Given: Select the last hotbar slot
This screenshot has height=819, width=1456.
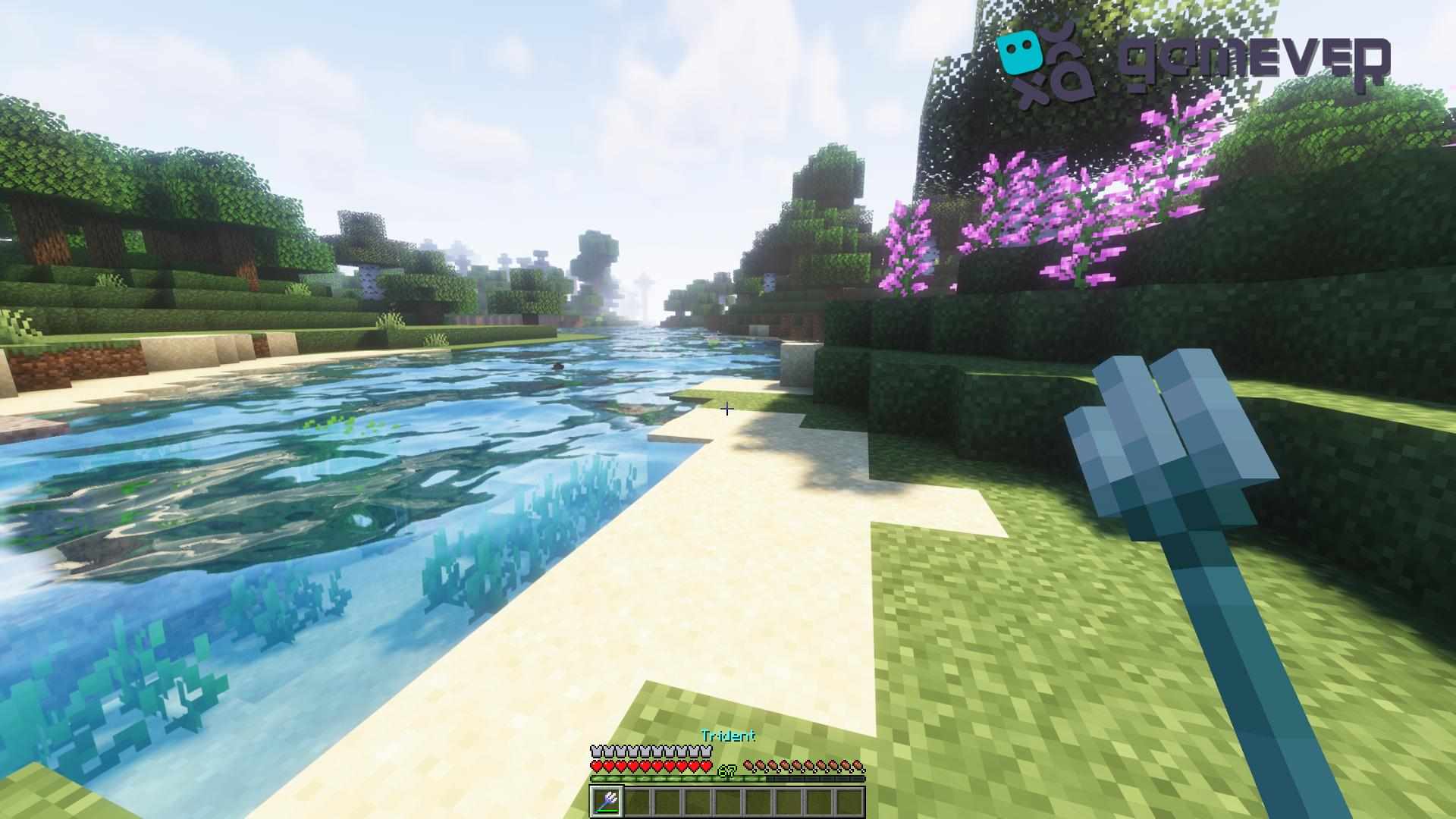Looking at the screenshot, I should [852, 800].
